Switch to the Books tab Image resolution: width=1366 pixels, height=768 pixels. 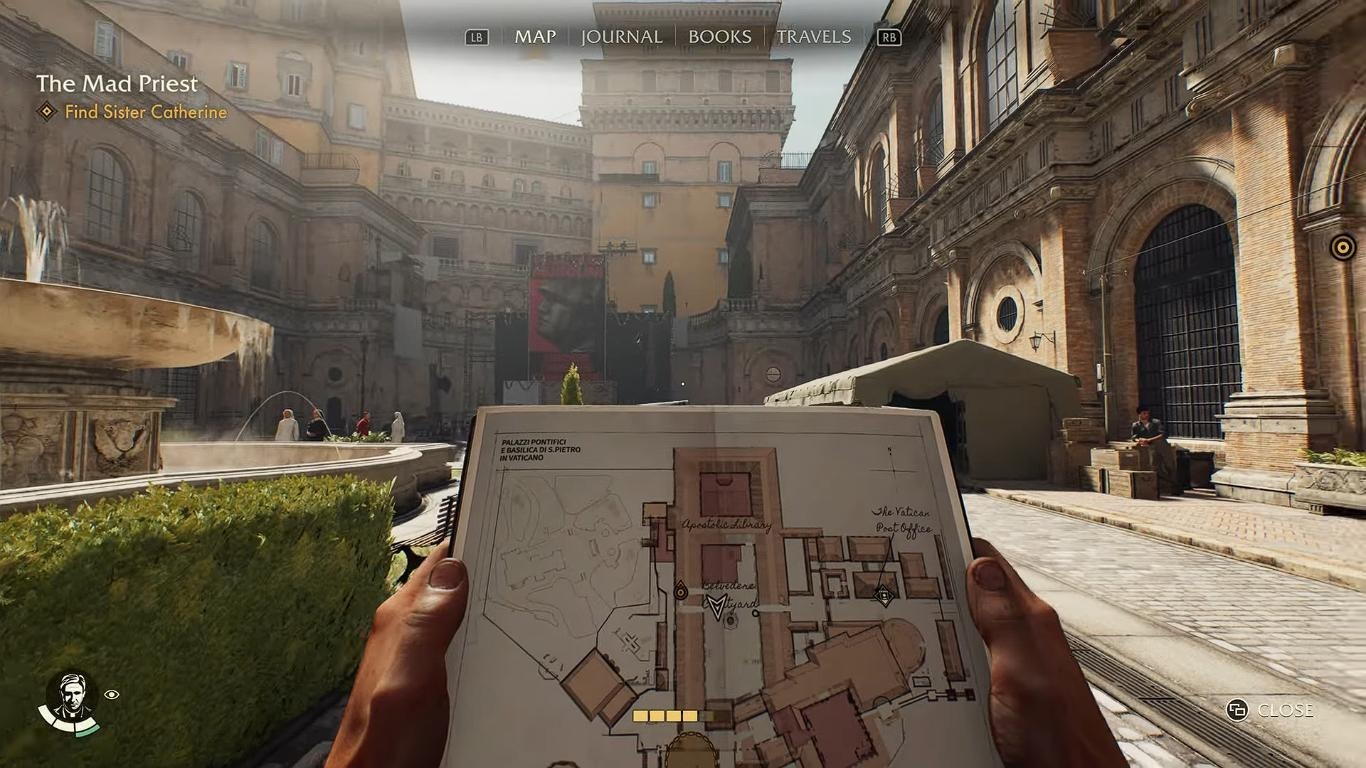pyautogui.click(x=719, y=37)
